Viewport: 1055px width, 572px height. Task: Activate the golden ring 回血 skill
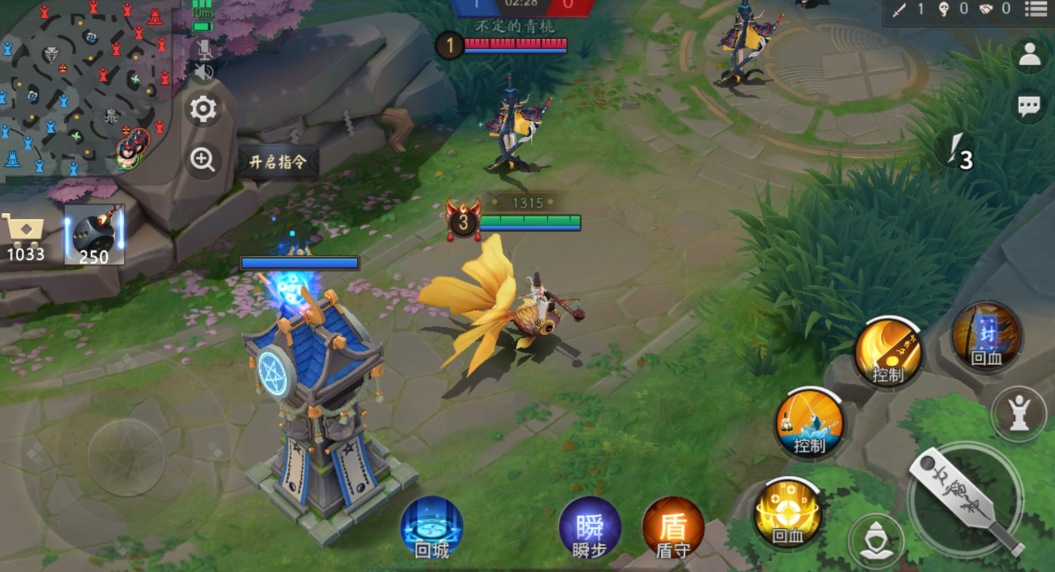point(788,512)
